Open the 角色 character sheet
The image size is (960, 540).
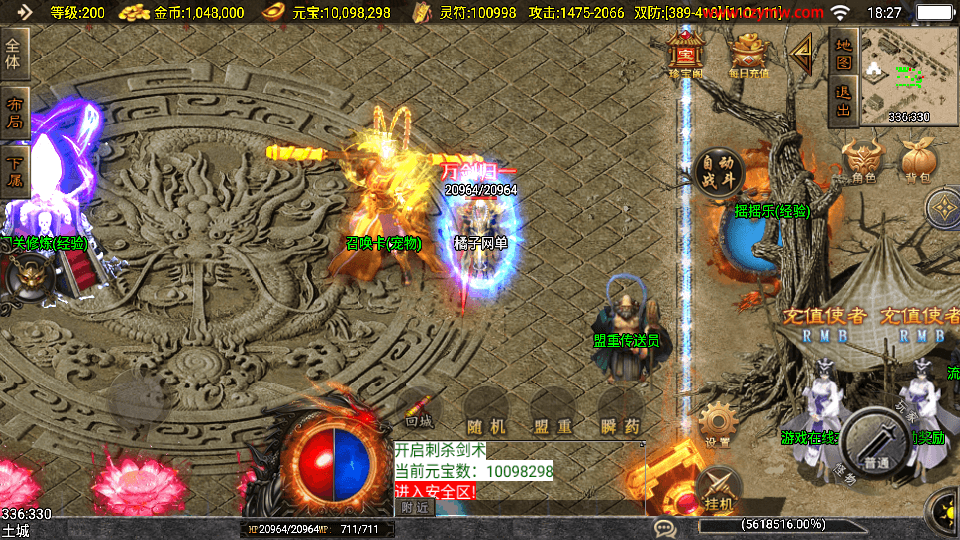tap(863, 160)
